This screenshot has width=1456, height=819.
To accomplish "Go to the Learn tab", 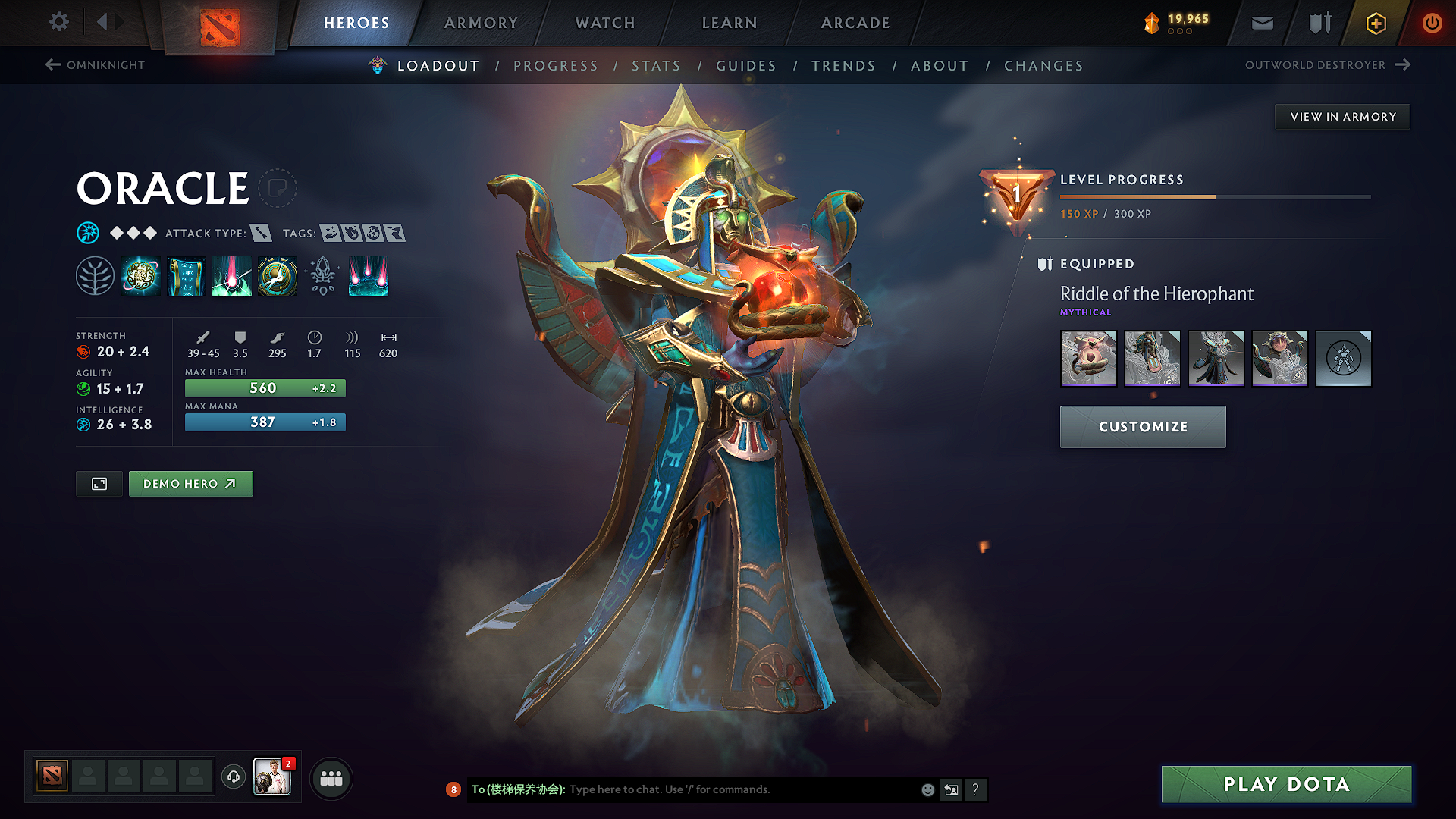I will 730,23.
